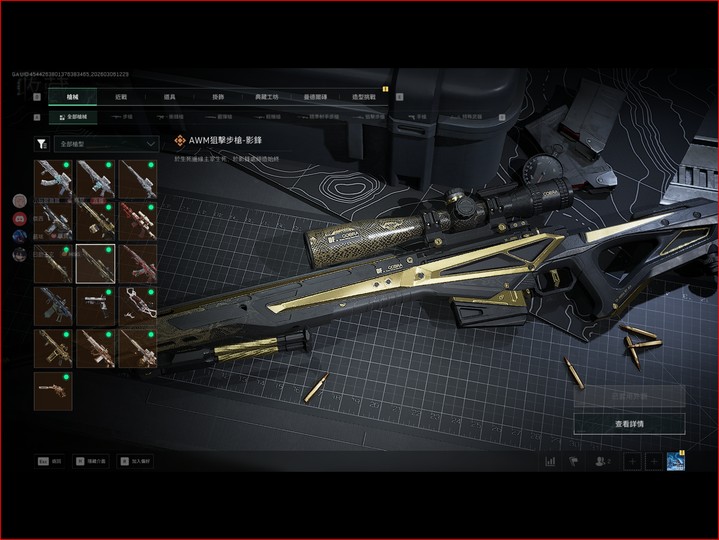719x540 pixels.
Task: Open the bar chart stats icon
Action: 549,461
